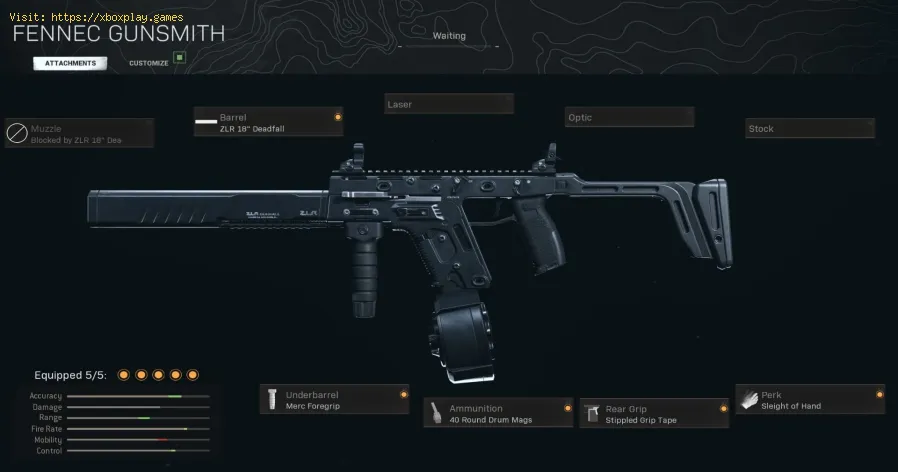Open the Barrel slot with ZLR 18" Deadfall
This screenshot has width=898, height=472.
(267, 122)
